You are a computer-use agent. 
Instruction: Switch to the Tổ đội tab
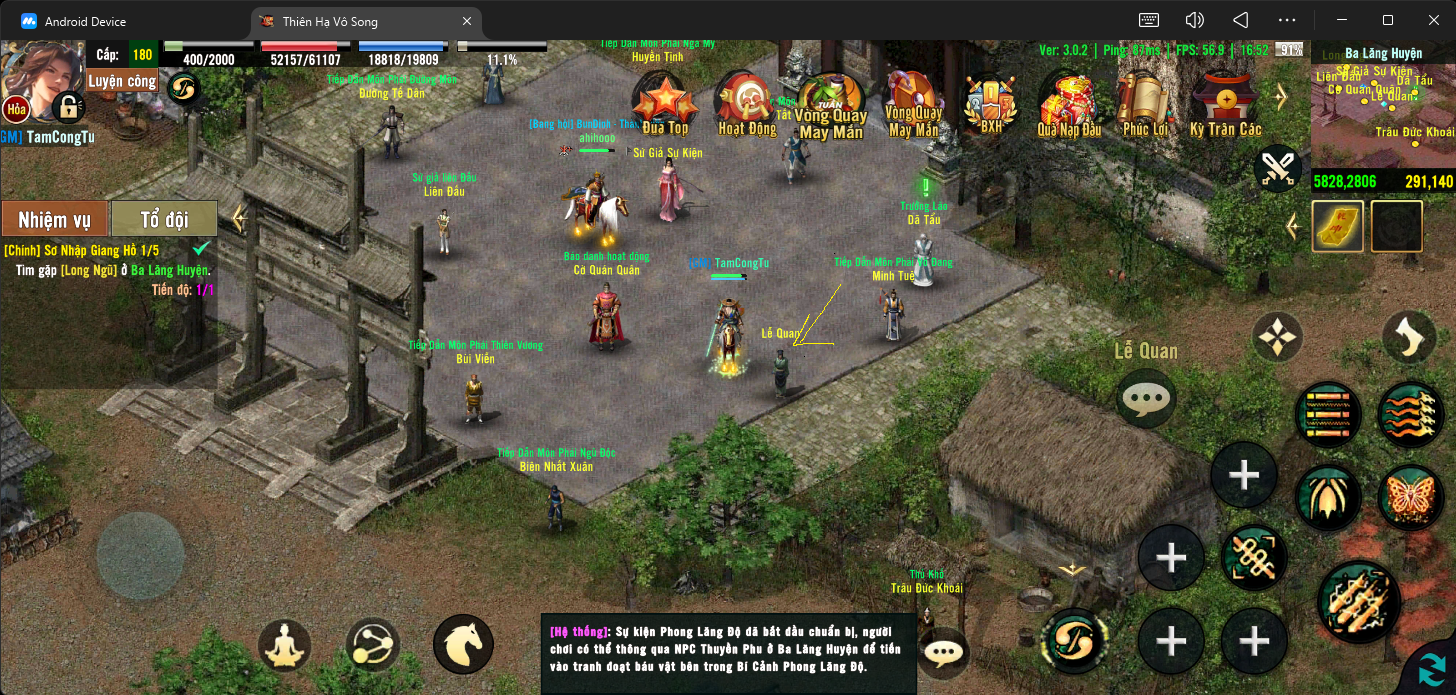pyautogui.click(x=164, y=219)
